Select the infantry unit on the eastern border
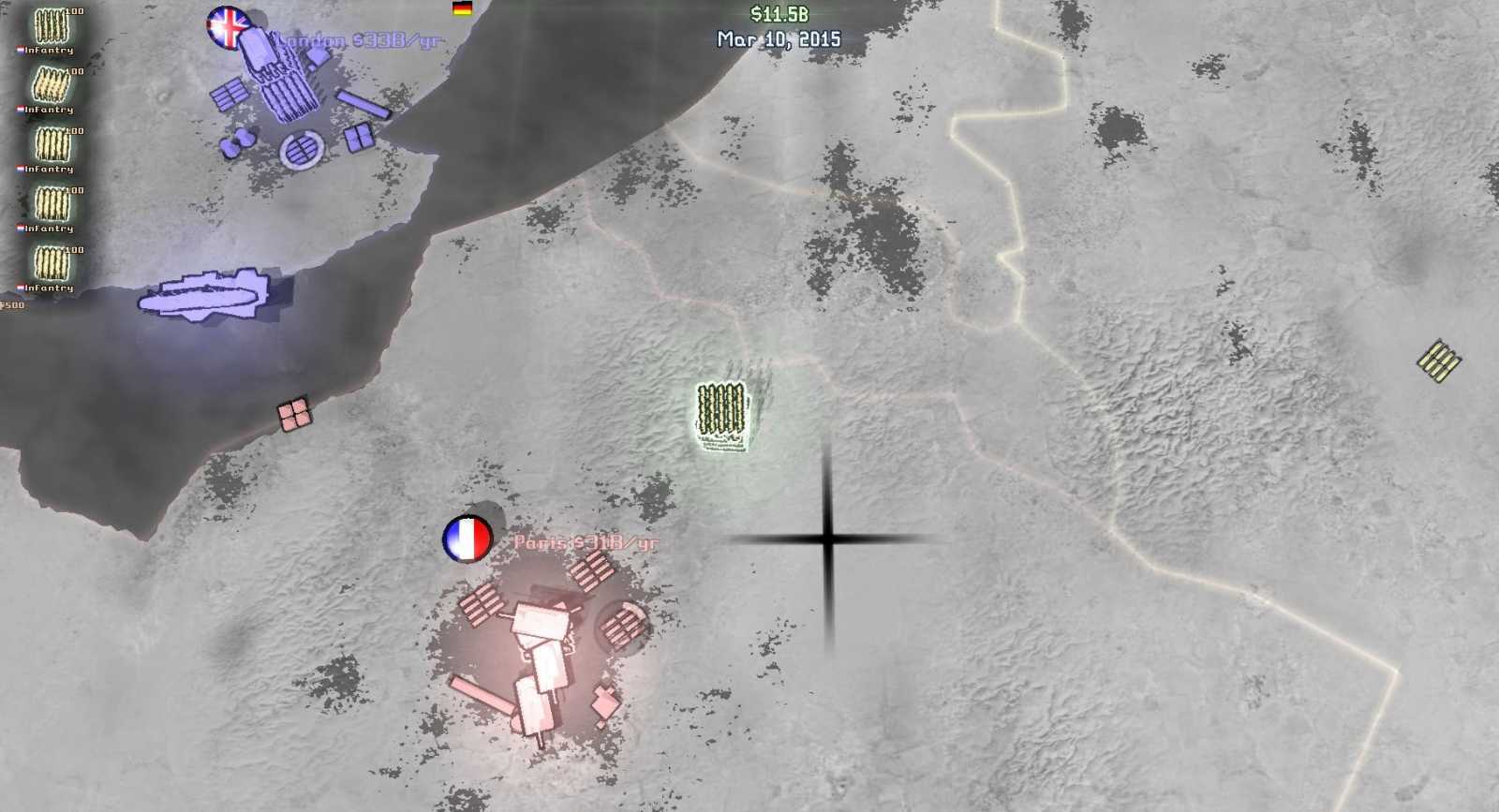Screen dimensions: 1499x812 coord(1436,359)
